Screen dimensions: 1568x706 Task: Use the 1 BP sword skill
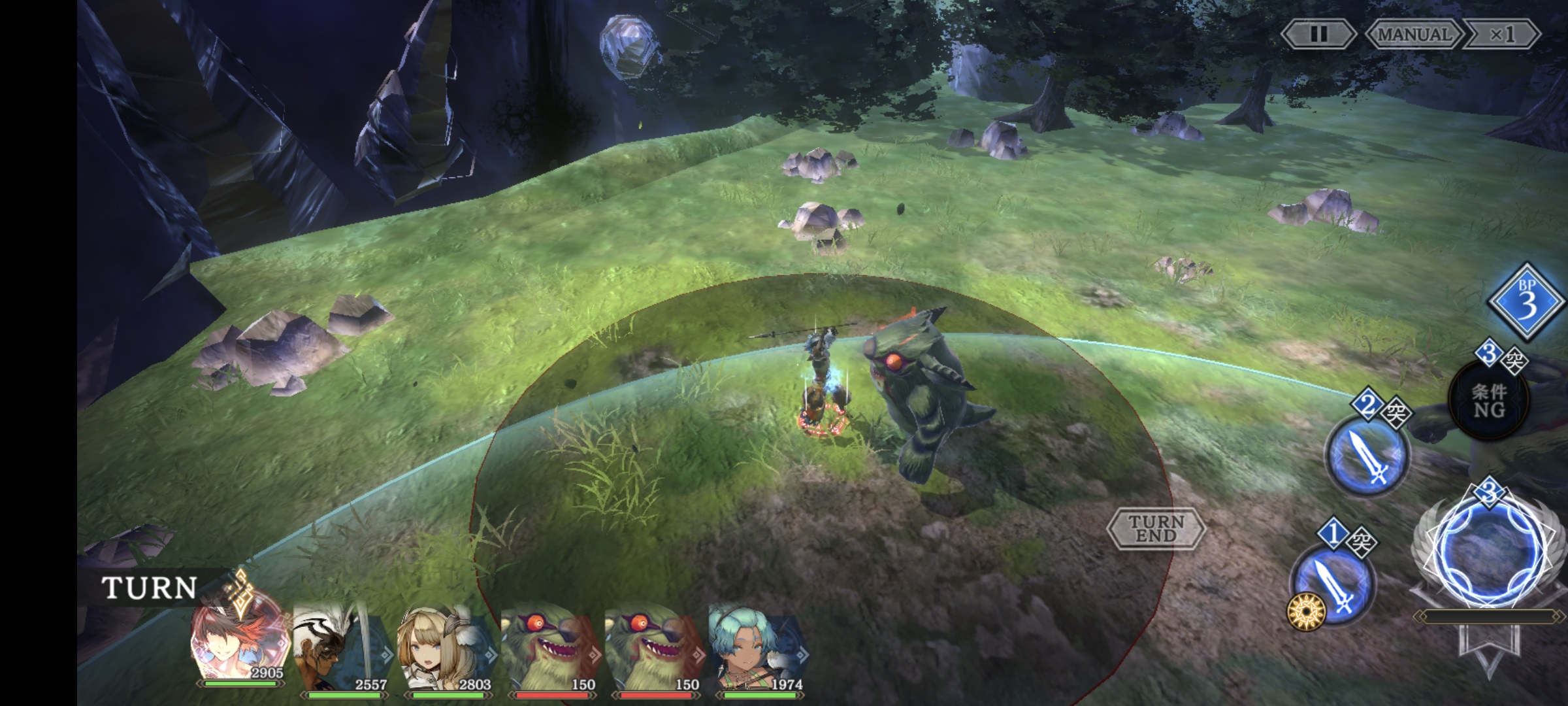(x=1333, y=585)
